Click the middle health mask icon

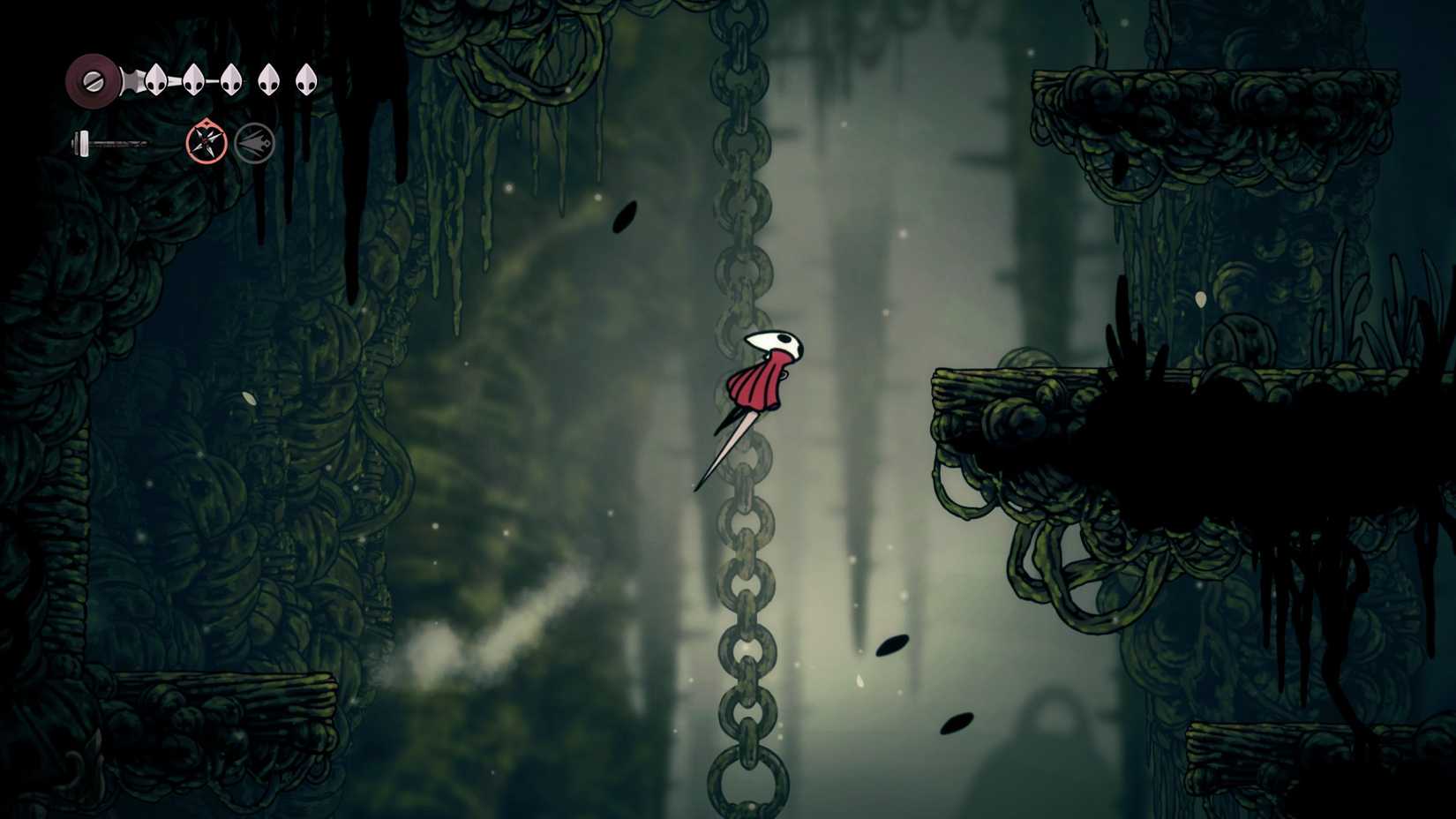tap(231, 79)
